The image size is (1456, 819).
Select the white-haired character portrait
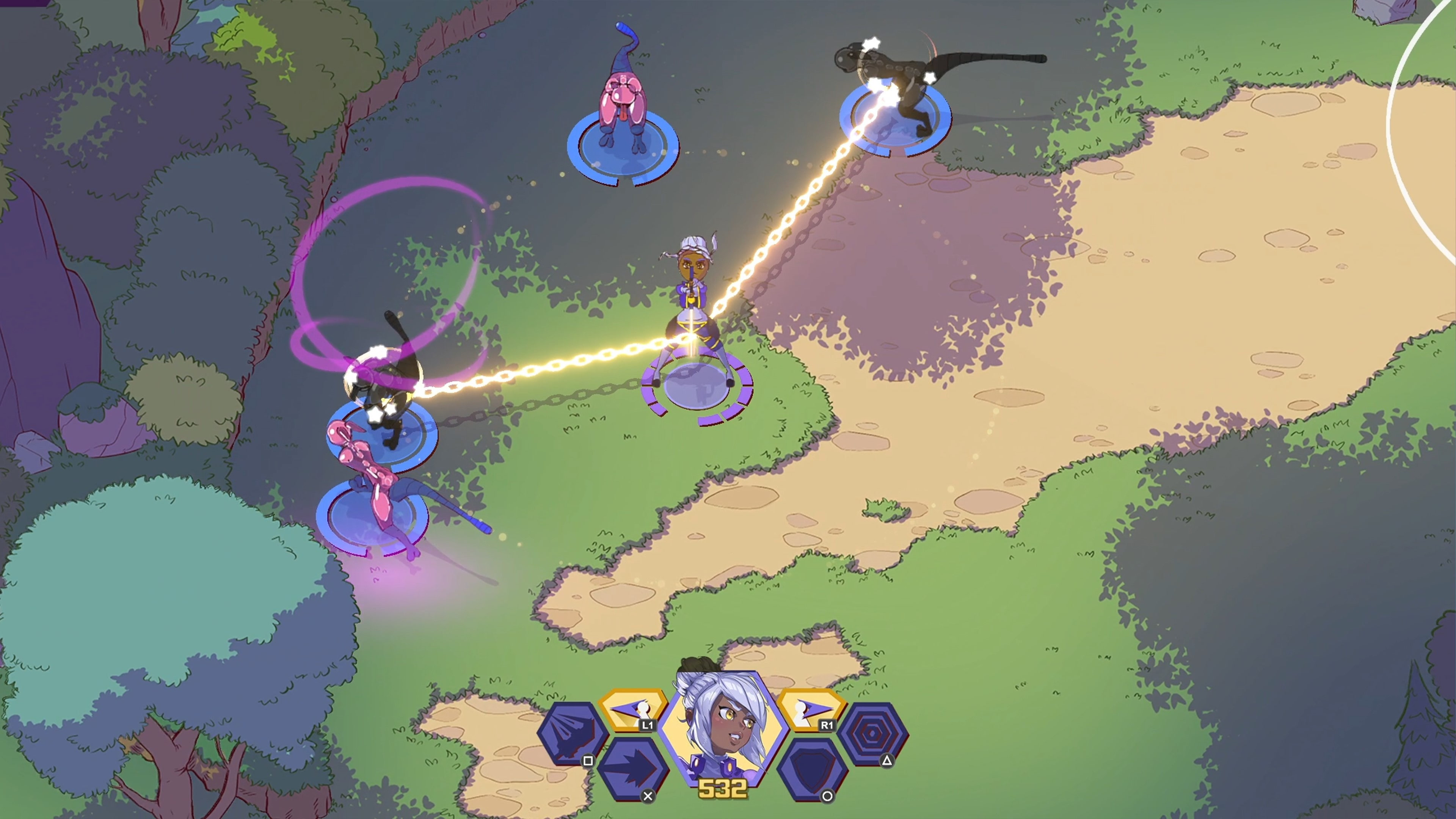coord(722,729)
